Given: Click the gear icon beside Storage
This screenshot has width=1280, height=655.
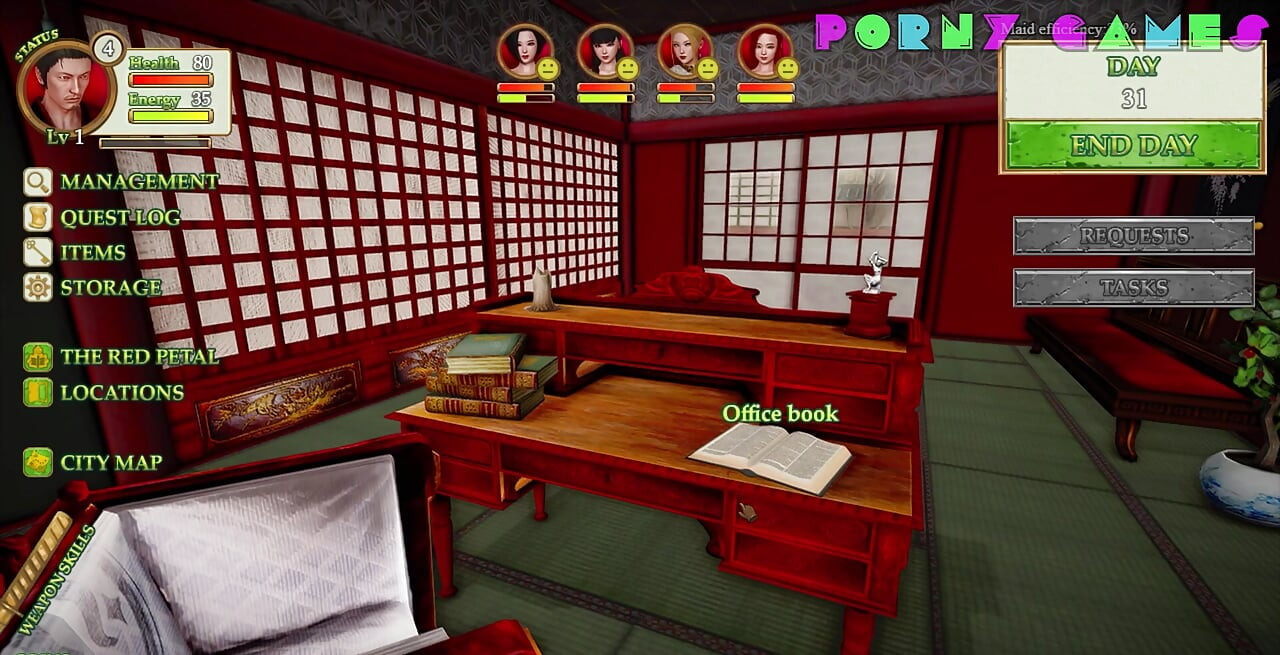Looking at the screenshot, I should [x=38, y=288].
